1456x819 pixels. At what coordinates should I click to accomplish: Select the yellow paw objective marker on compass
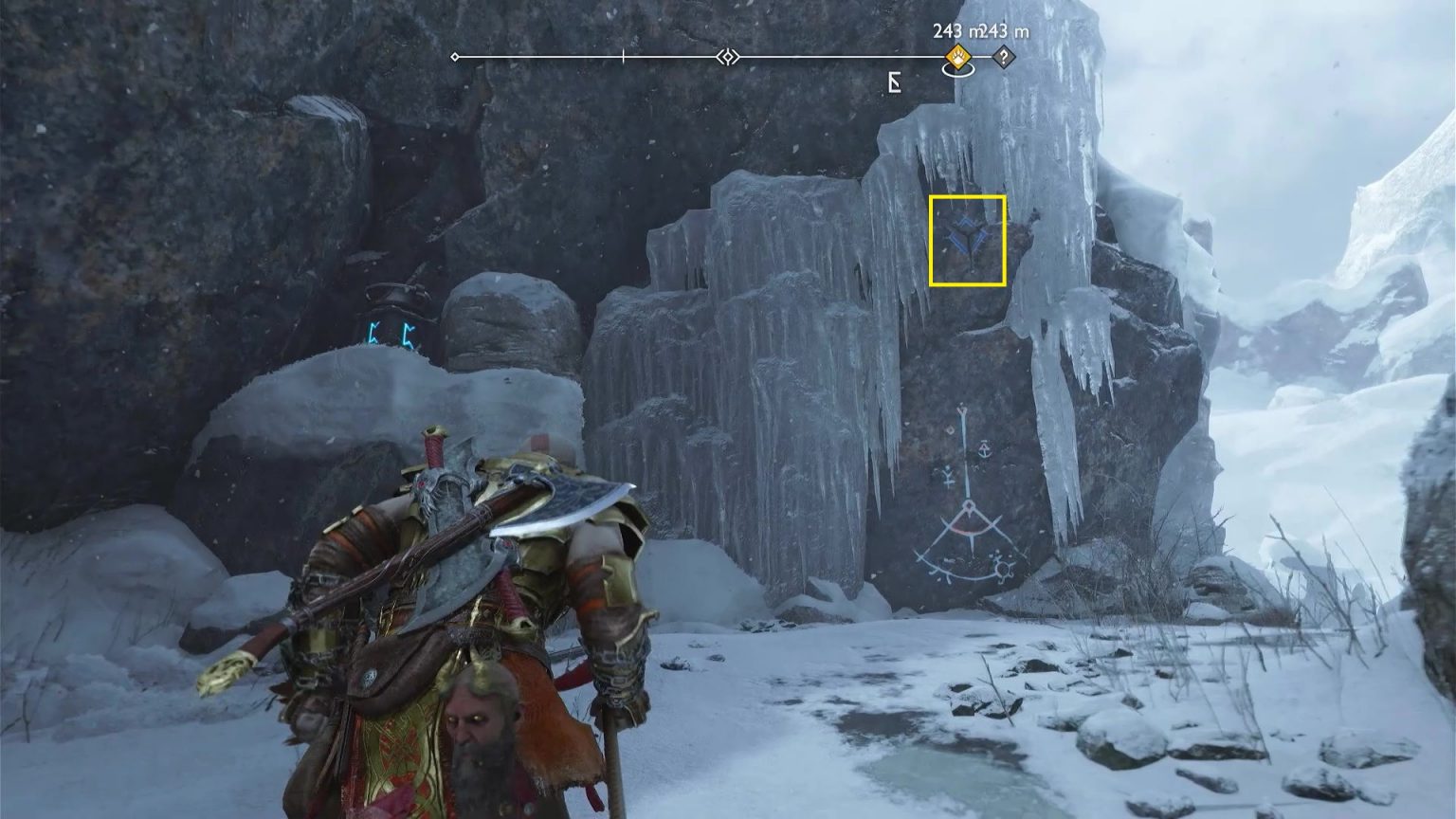point(960,57)
